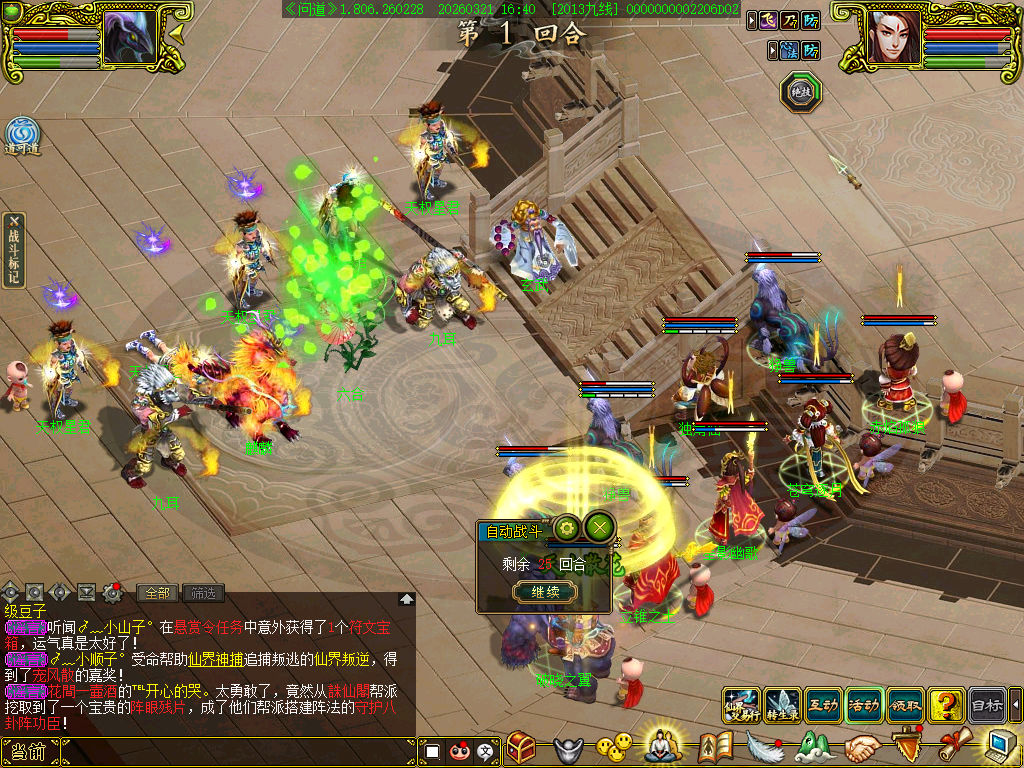The image size is (1024, 768).
Task: Open the 互动 interaction menu
Action: click(x=823, y=704)
